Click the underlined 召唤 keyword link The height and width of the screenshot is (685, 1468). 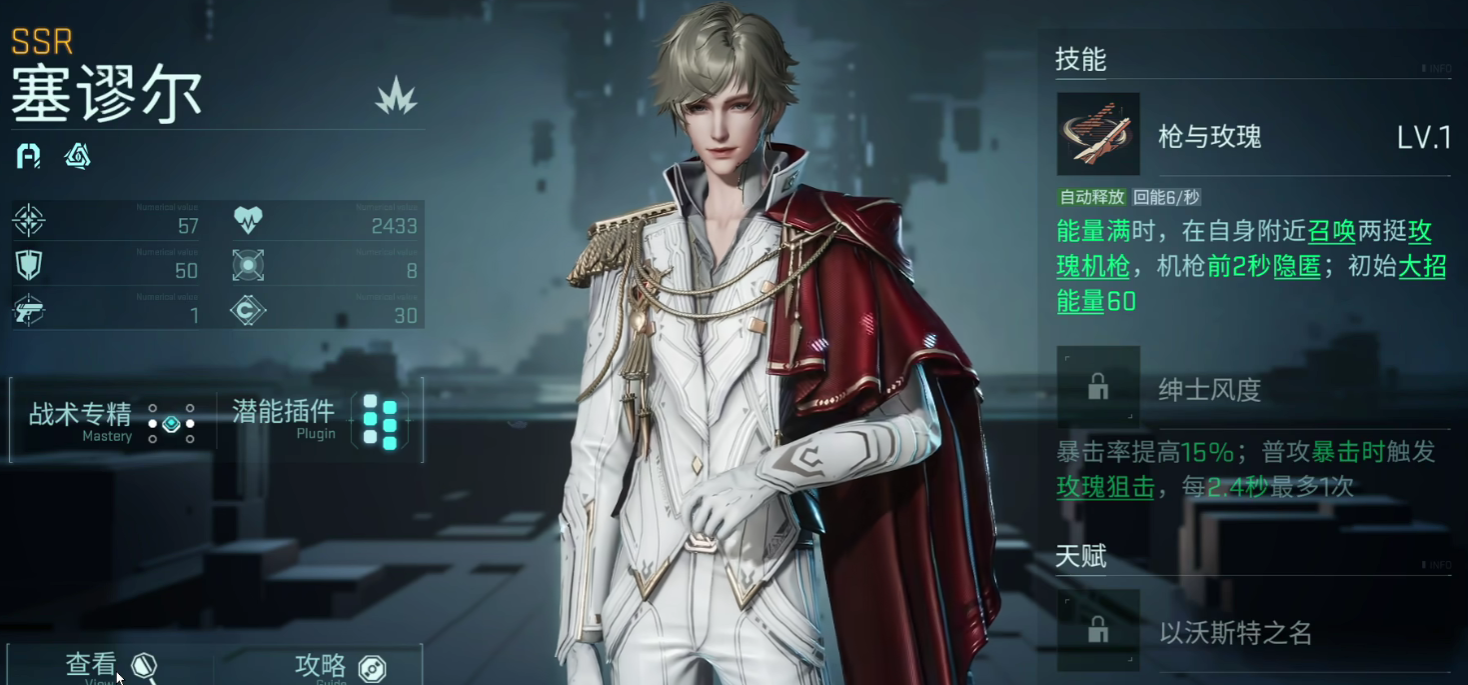pyautogui.click(x=1330, y=232)
